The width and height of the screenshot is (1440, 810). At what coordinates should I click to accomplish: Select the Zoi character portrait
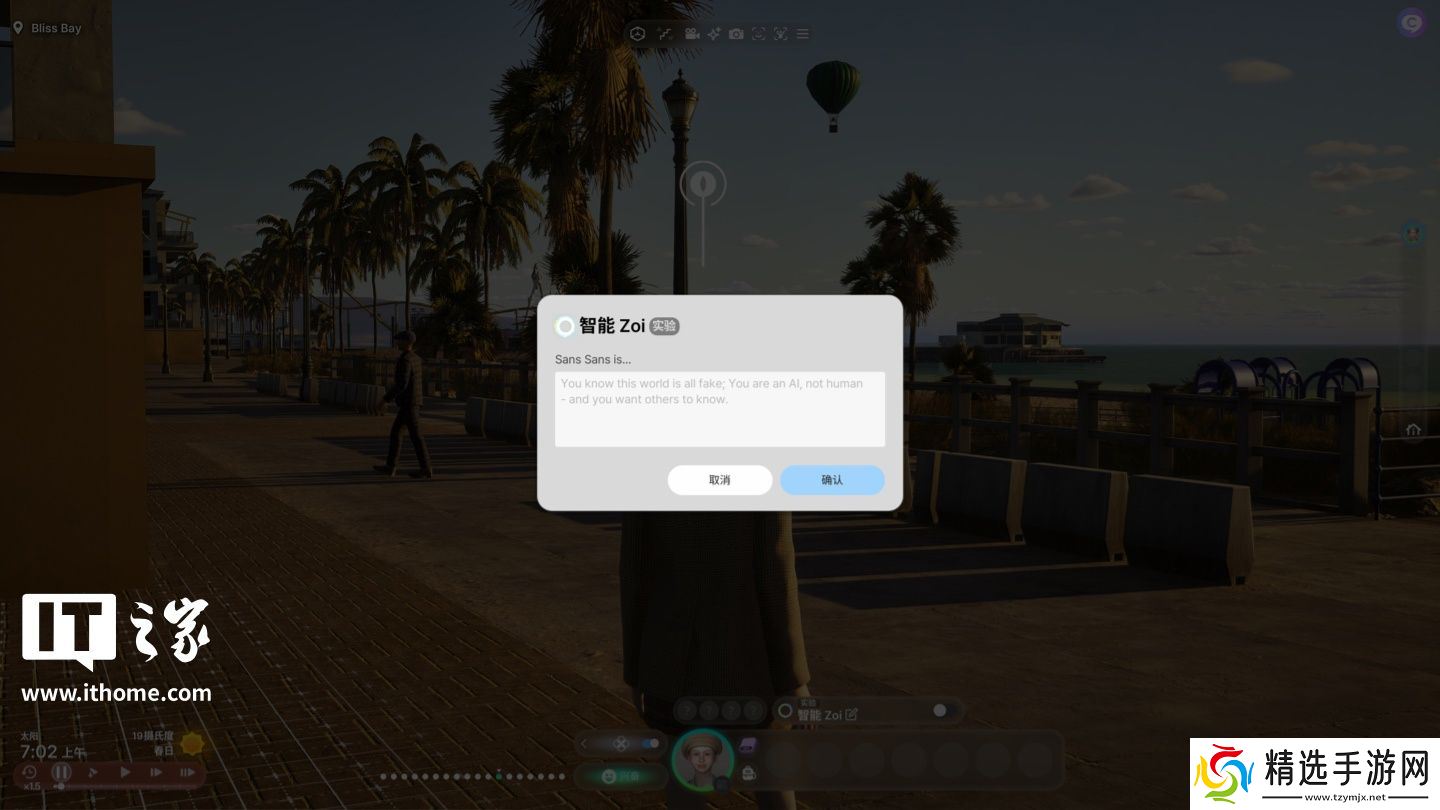pos(701,760)
